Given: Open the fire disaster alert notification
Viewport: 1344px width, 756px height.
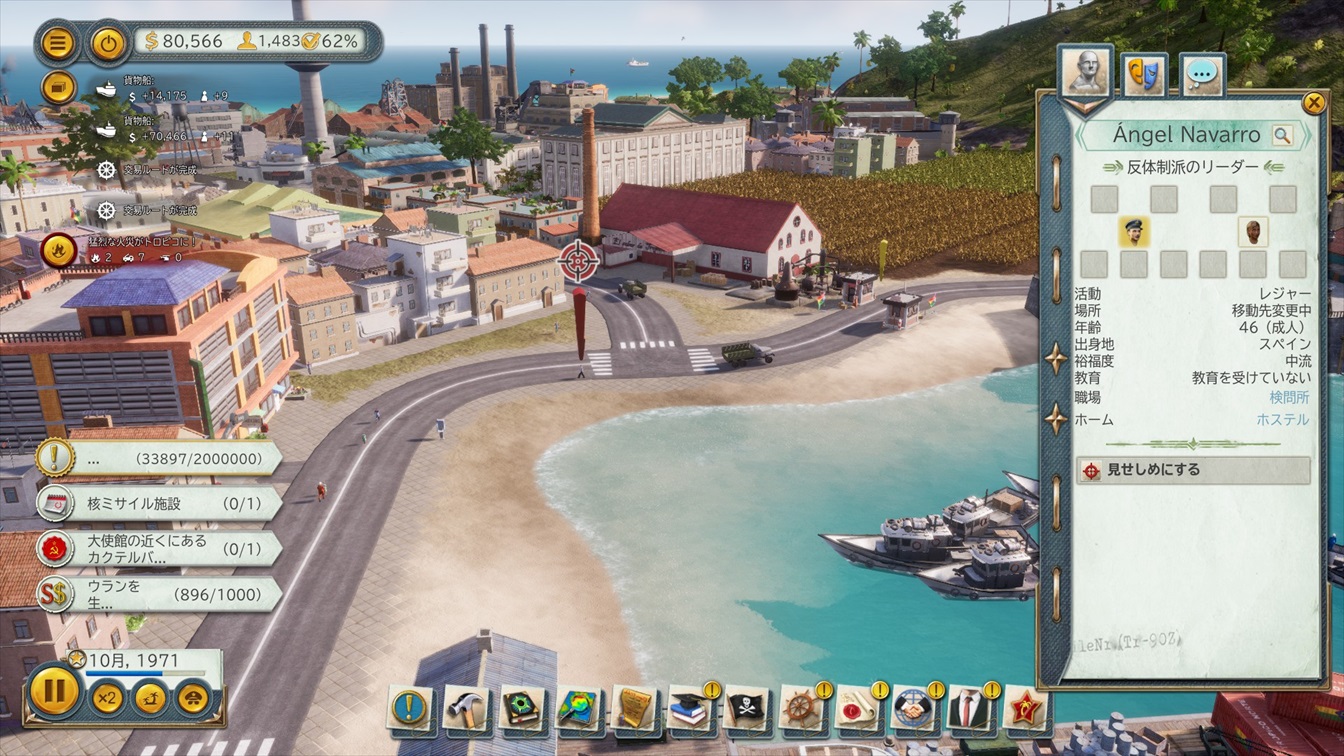Looking at the screenshot, I should pos(58,250).
